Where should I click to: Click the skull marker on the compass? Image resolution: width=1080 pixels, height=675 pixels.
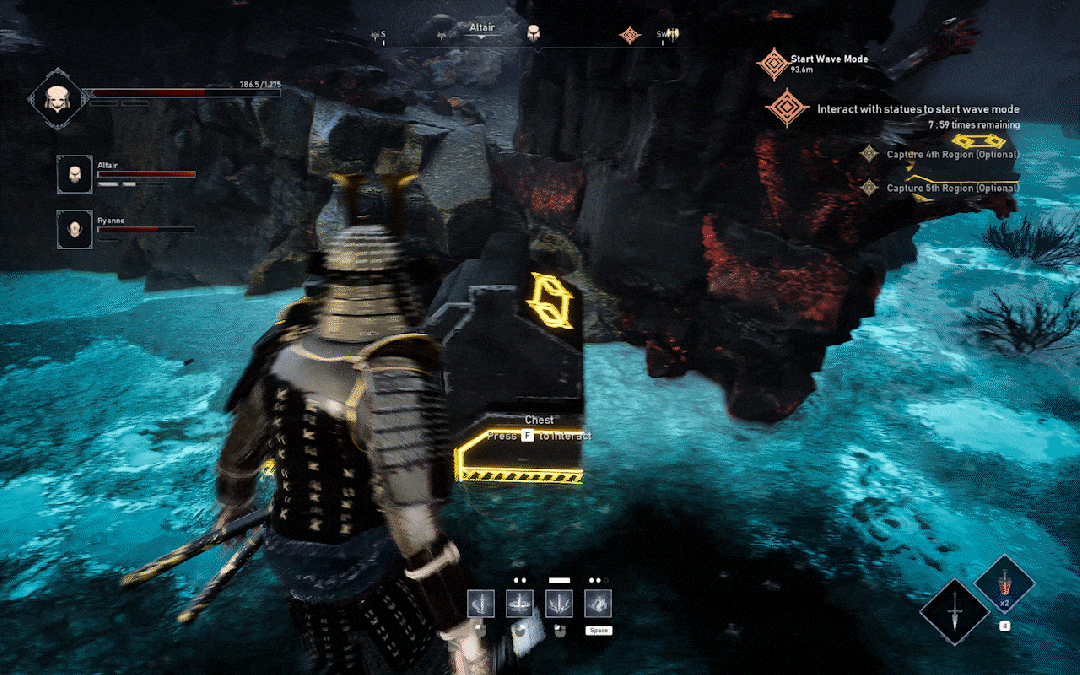pyautogui.click(x=534, y=34)
